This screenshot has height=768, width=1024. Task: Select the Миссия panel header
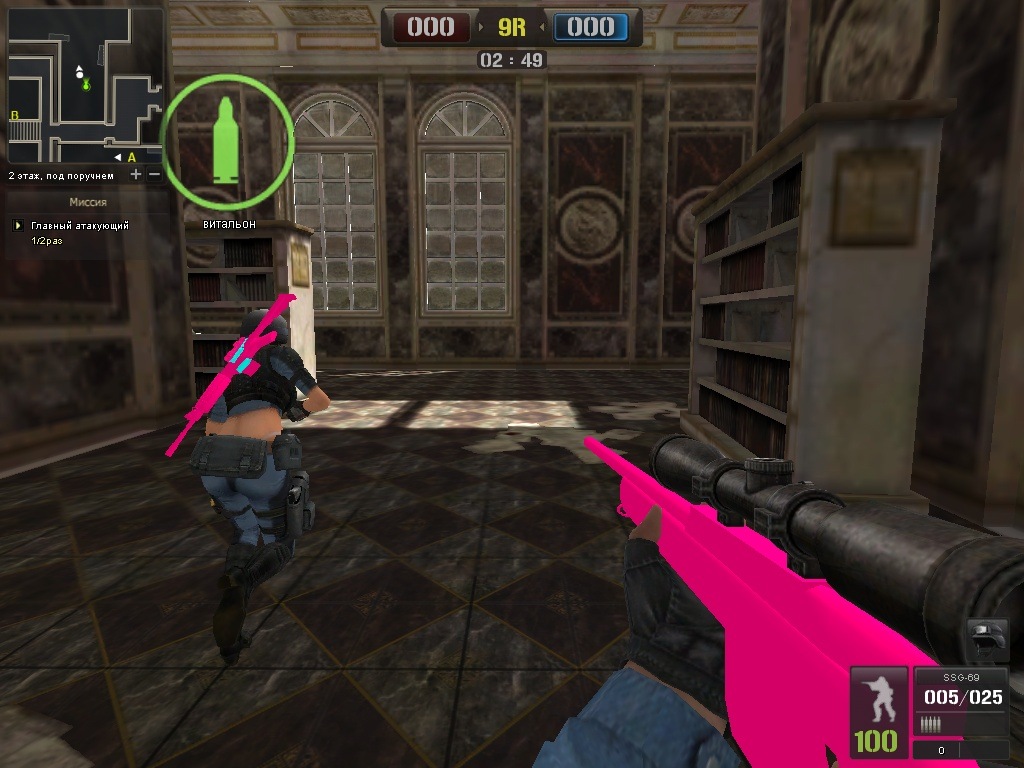point(88,202)
